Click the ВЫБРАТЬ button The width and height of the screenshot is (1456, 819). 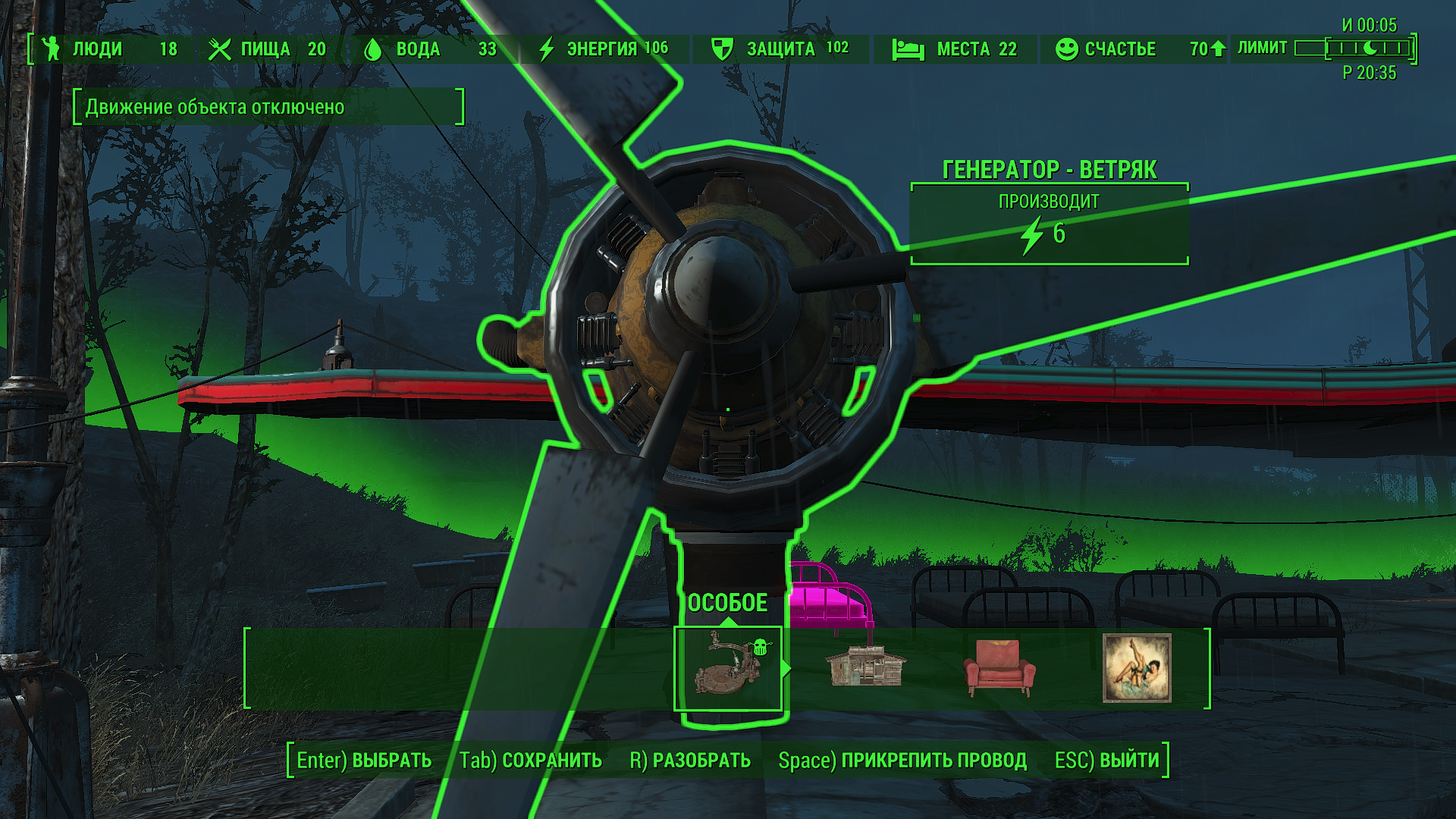coord(364,760)
